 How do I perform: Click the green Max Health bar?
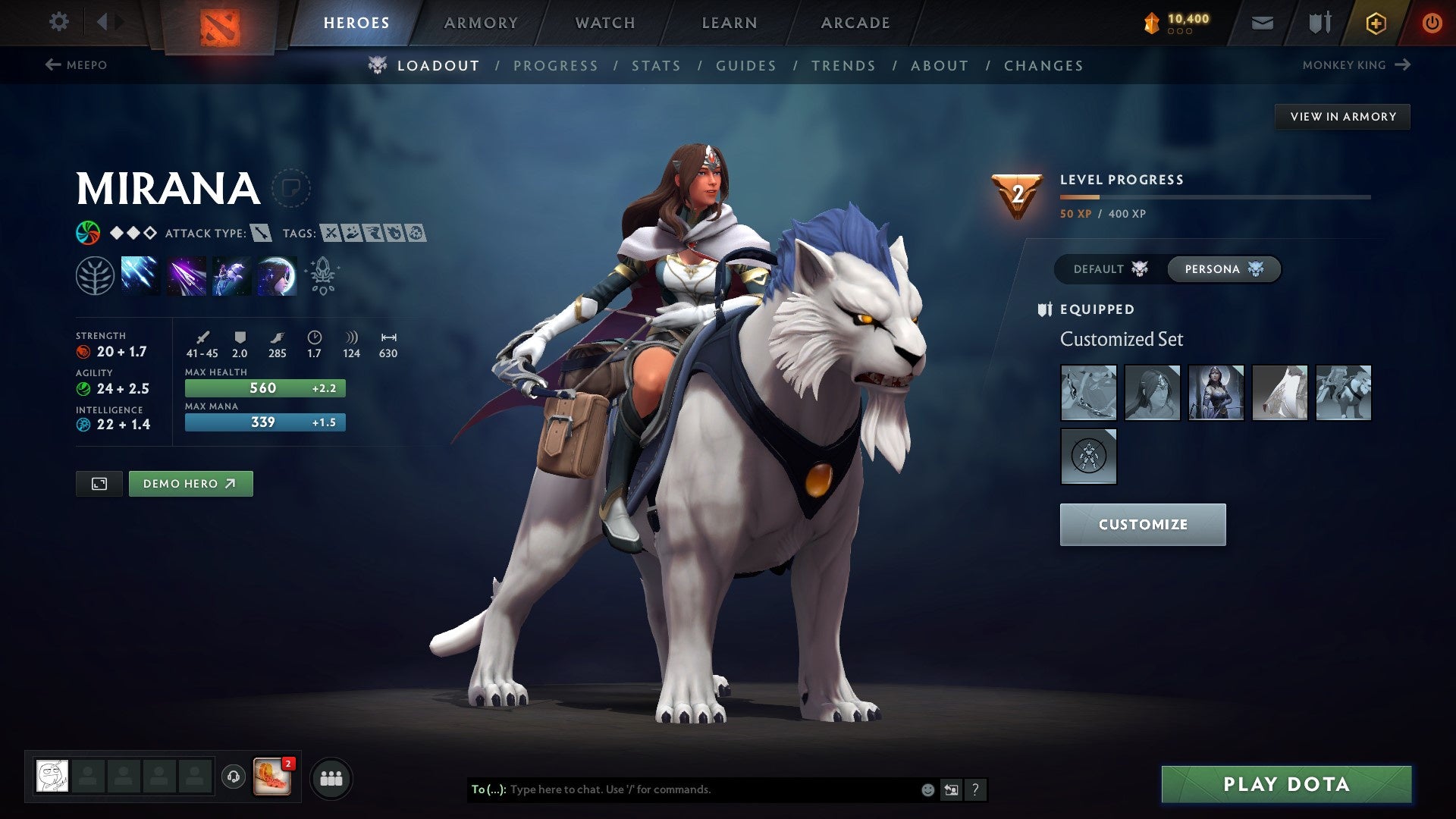264,388
